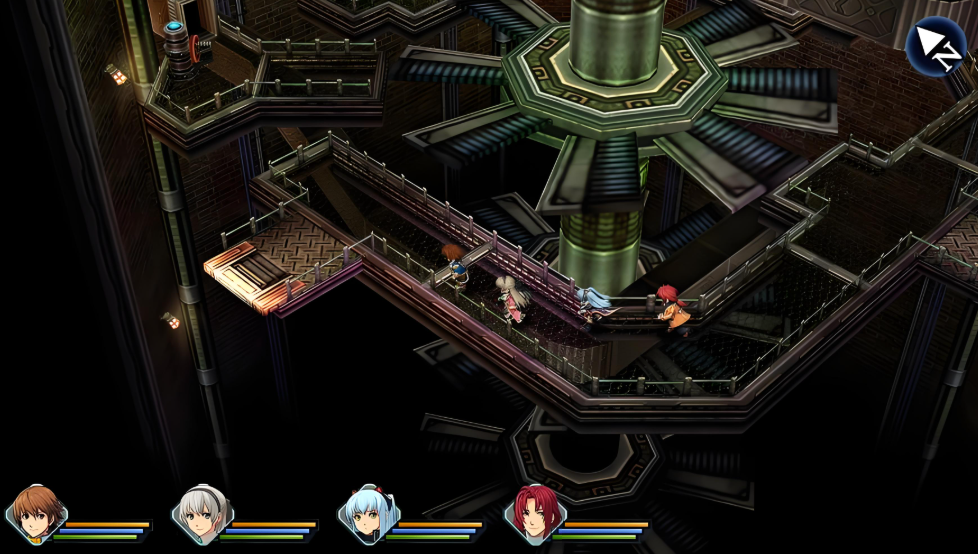The image size is (978, 554).
Task: Choose the silver-haired party member portrait
Action: point(204,513)
